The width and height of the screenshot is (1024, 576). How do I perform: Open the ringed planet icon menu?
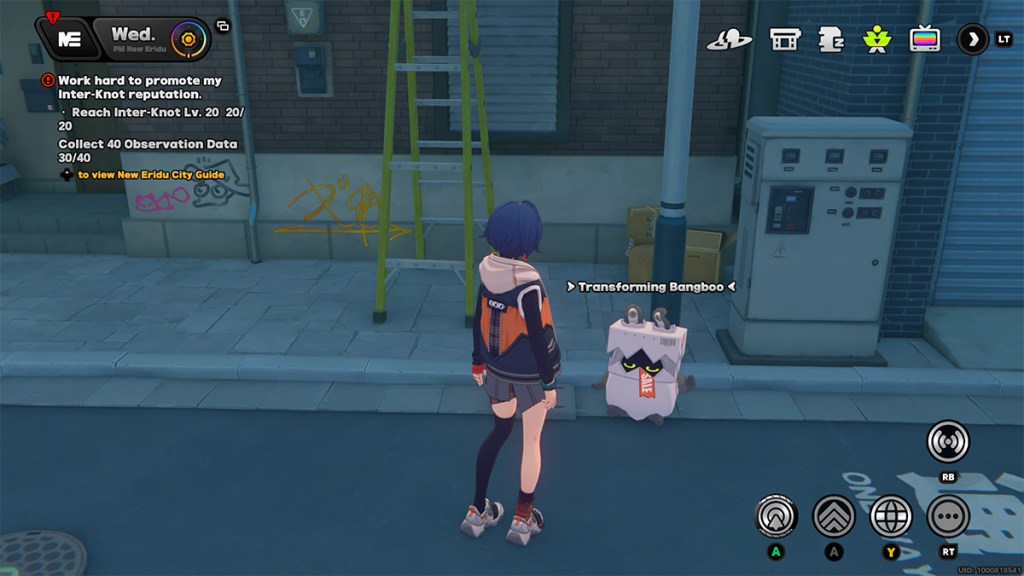(729, 39)
